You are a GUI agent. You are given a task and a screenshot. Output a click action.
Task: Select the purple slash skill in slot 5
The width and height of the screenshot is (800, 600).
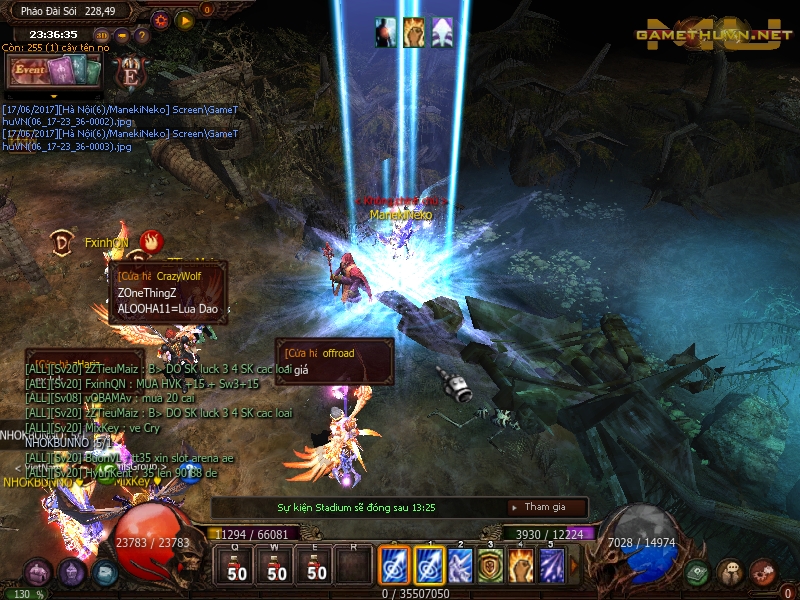point(552,566)
